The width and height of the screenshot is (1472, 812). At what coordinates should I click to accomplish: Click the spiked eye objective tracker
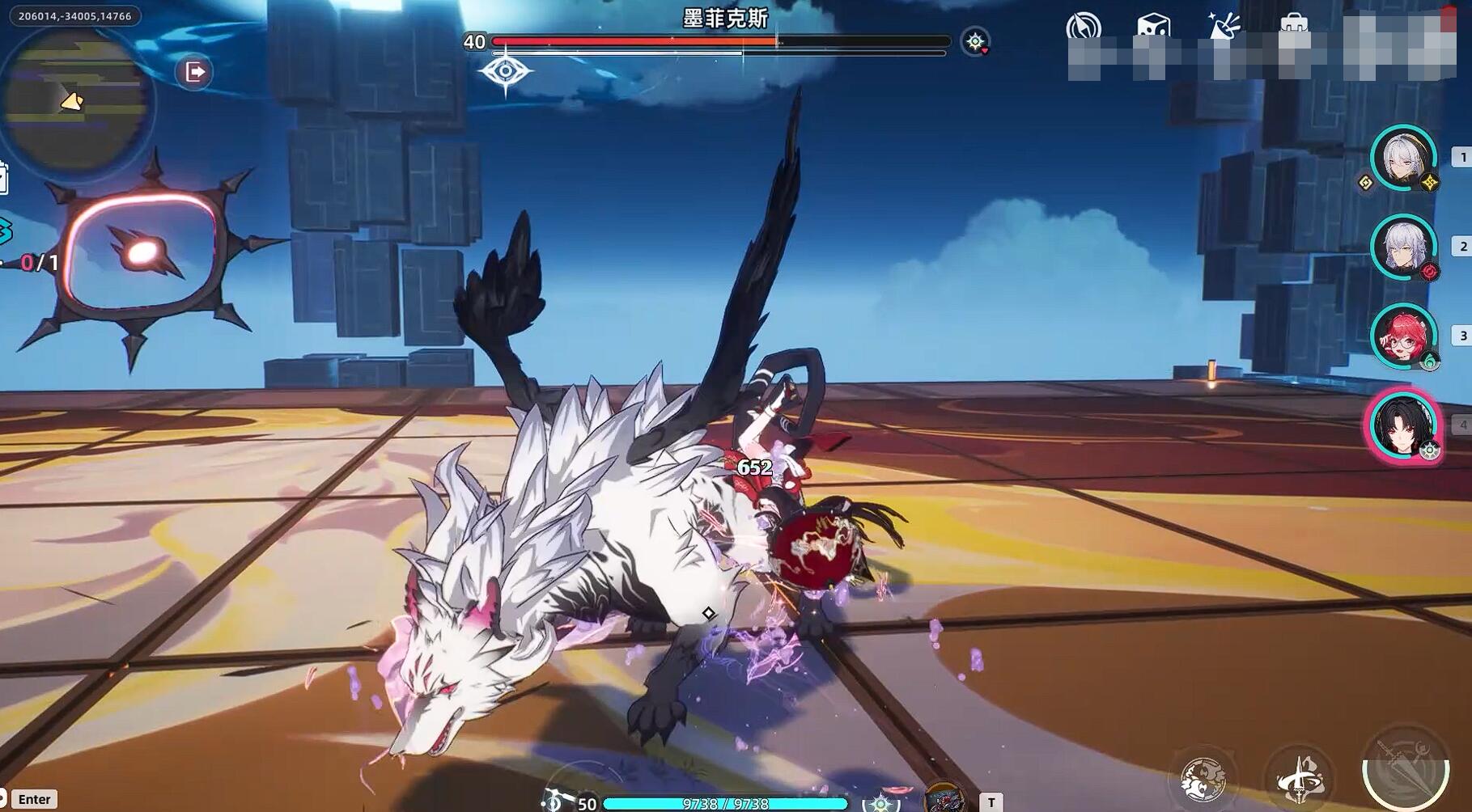tap(142, 254)
